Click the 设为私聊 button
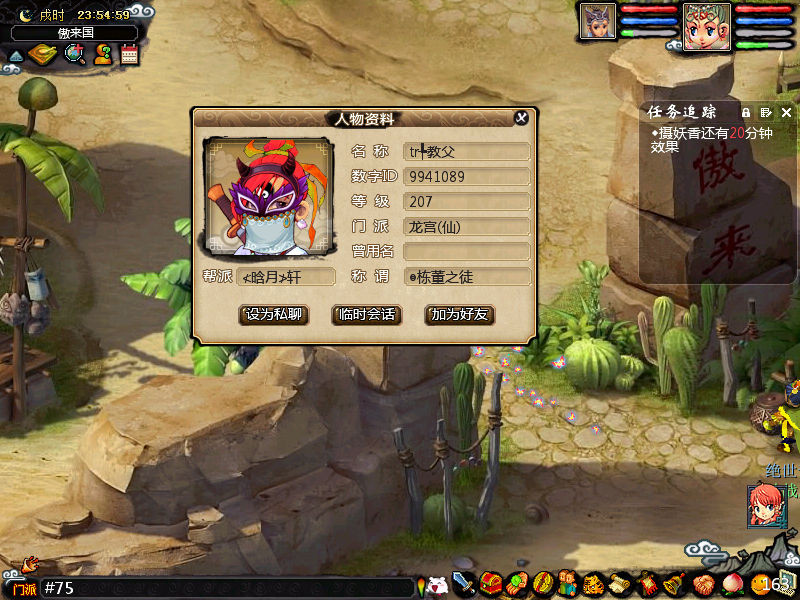 [x=274, y=314]
